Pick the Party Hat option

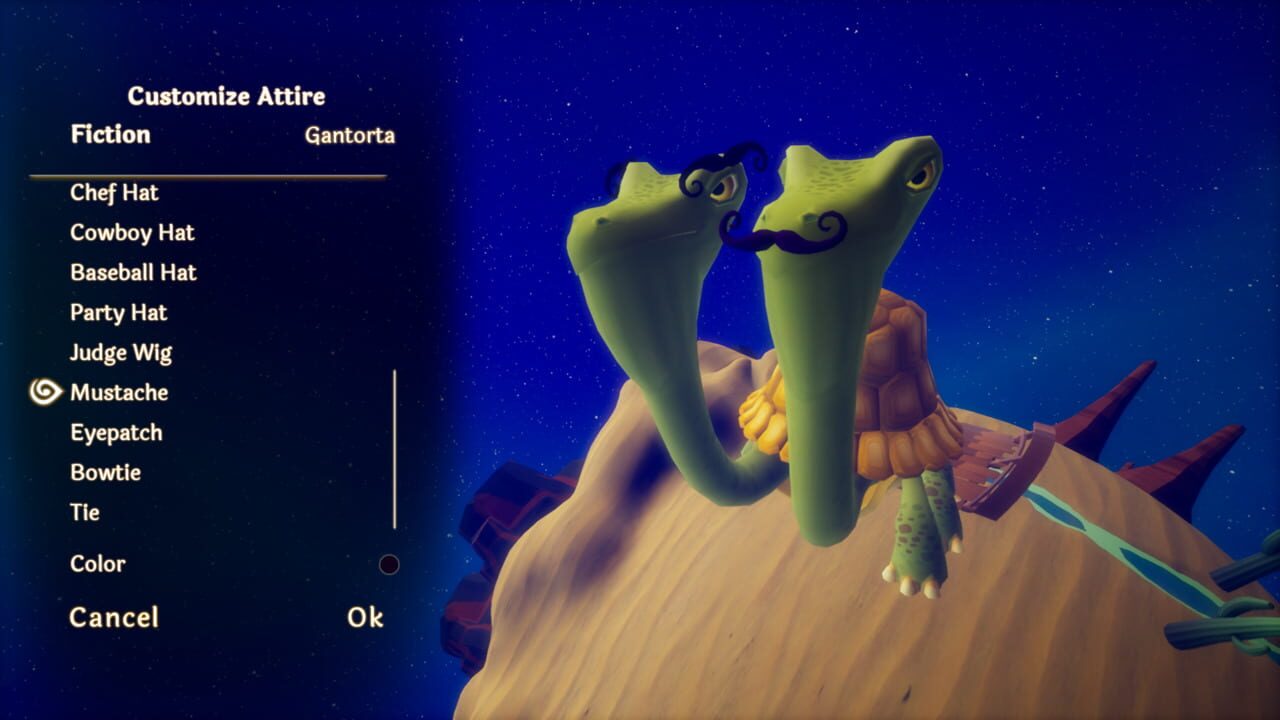(x=118, y=313)
